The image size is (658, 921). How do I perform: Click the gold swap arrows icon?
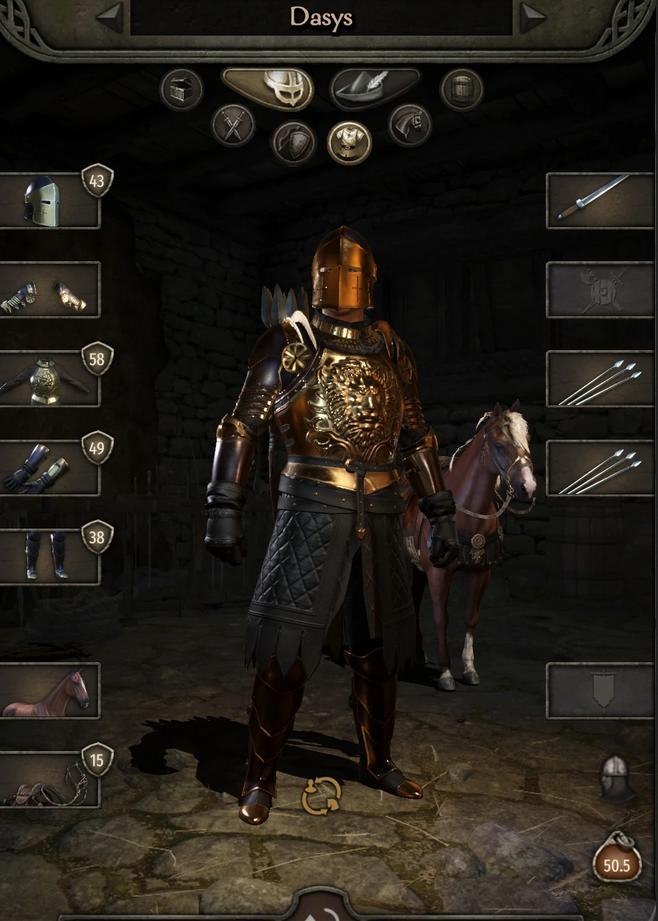pyautogui.click(x=322, y=796)
